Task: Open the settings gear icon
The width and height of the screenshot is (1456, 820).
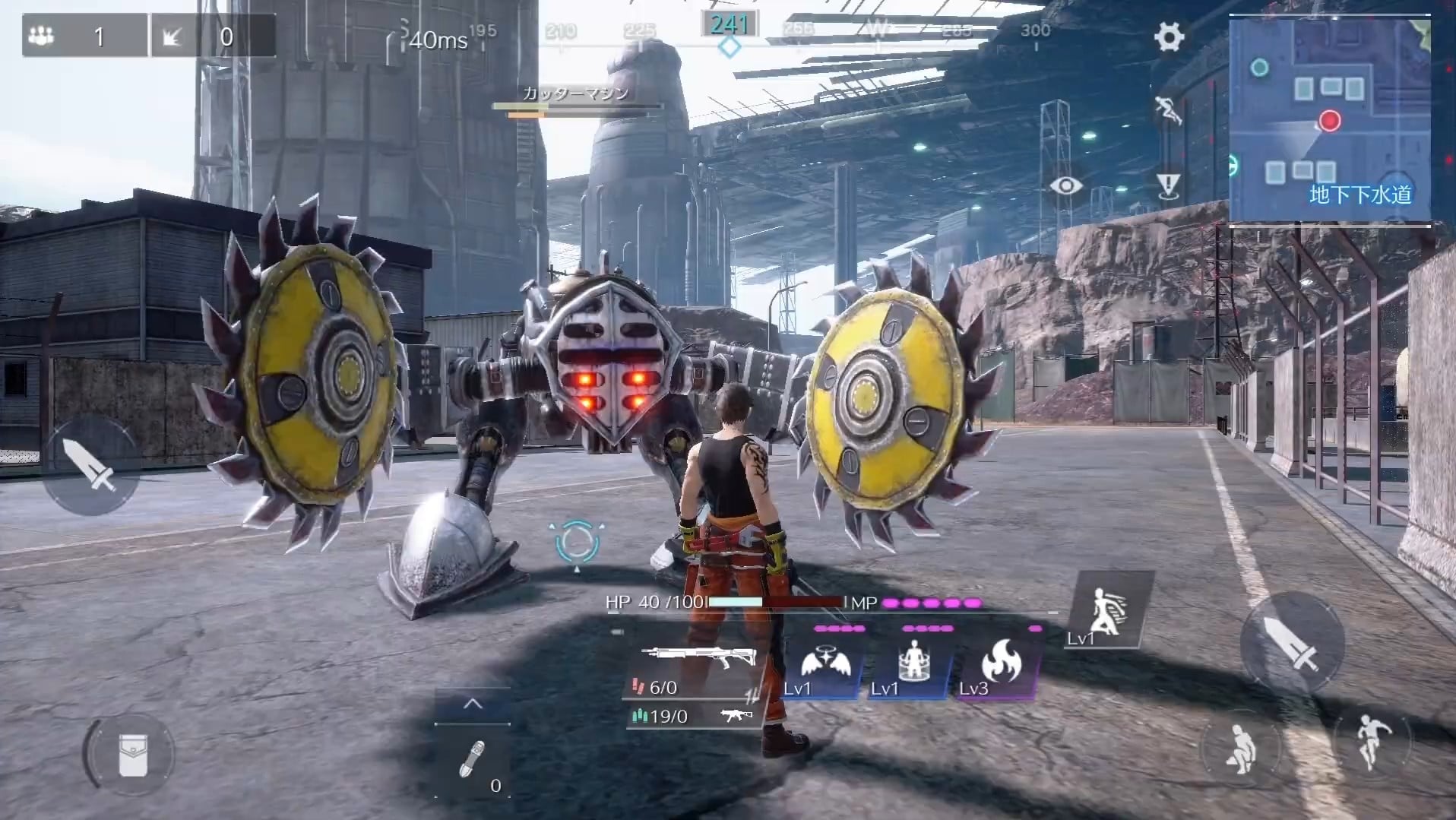Action: (1168, 36)
